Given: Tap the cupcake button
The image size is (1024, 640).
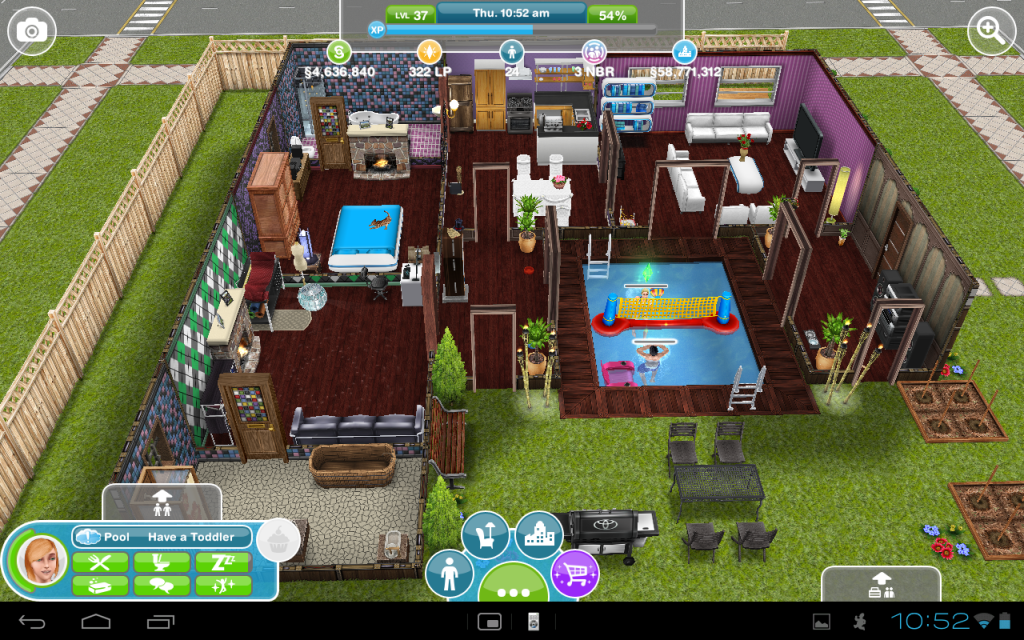Looking at the screenshot, I should (277, 540).
